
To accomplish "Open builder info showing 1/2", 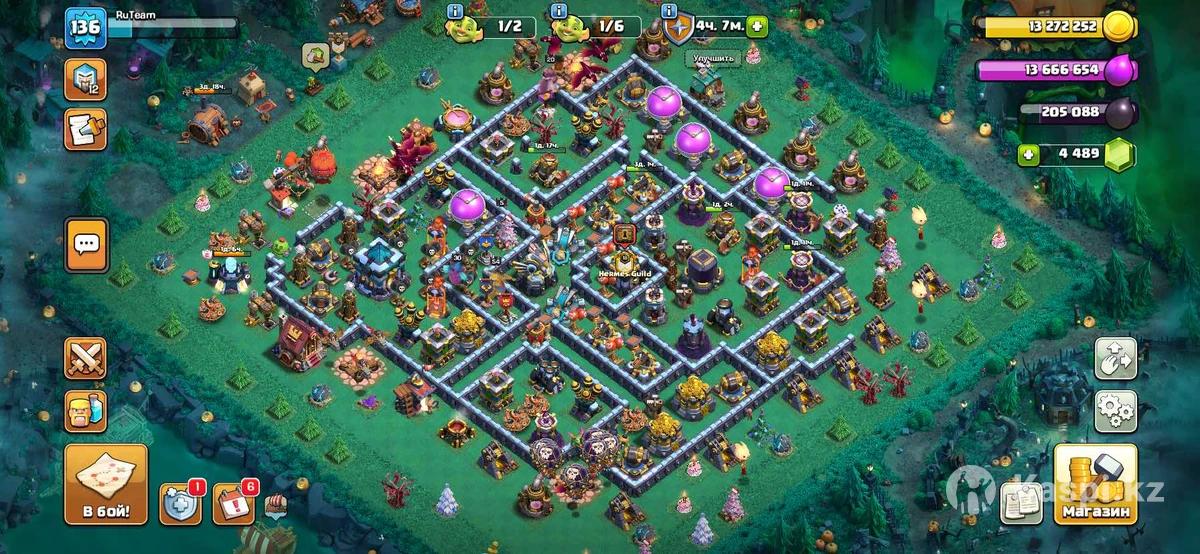I will click(497, 26).
